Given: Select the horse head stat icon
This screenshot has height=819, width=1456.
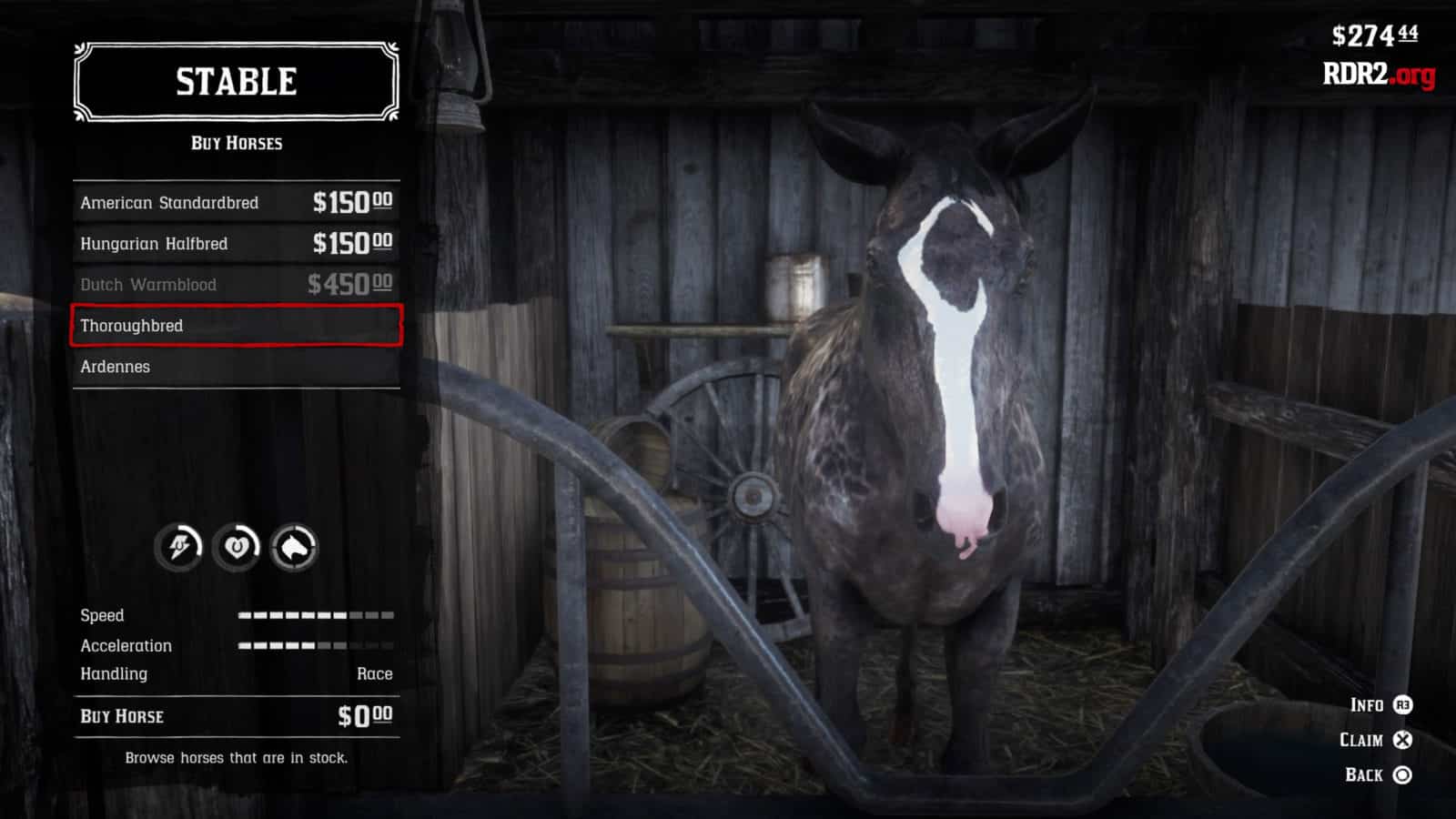Looking at the screenshot, I should click(292, 547).
